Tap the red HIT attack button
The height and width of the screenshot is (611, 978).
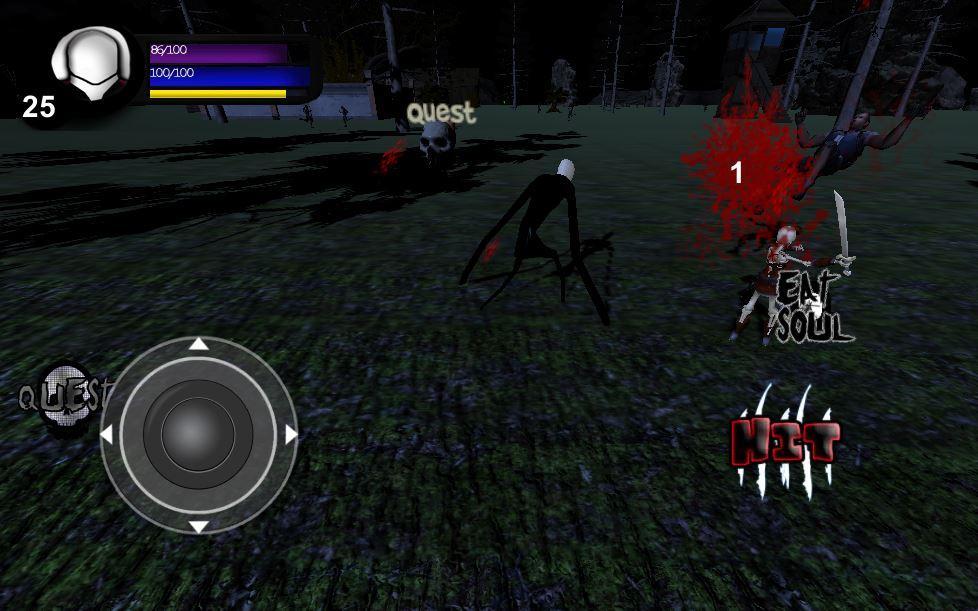[786, 442]
